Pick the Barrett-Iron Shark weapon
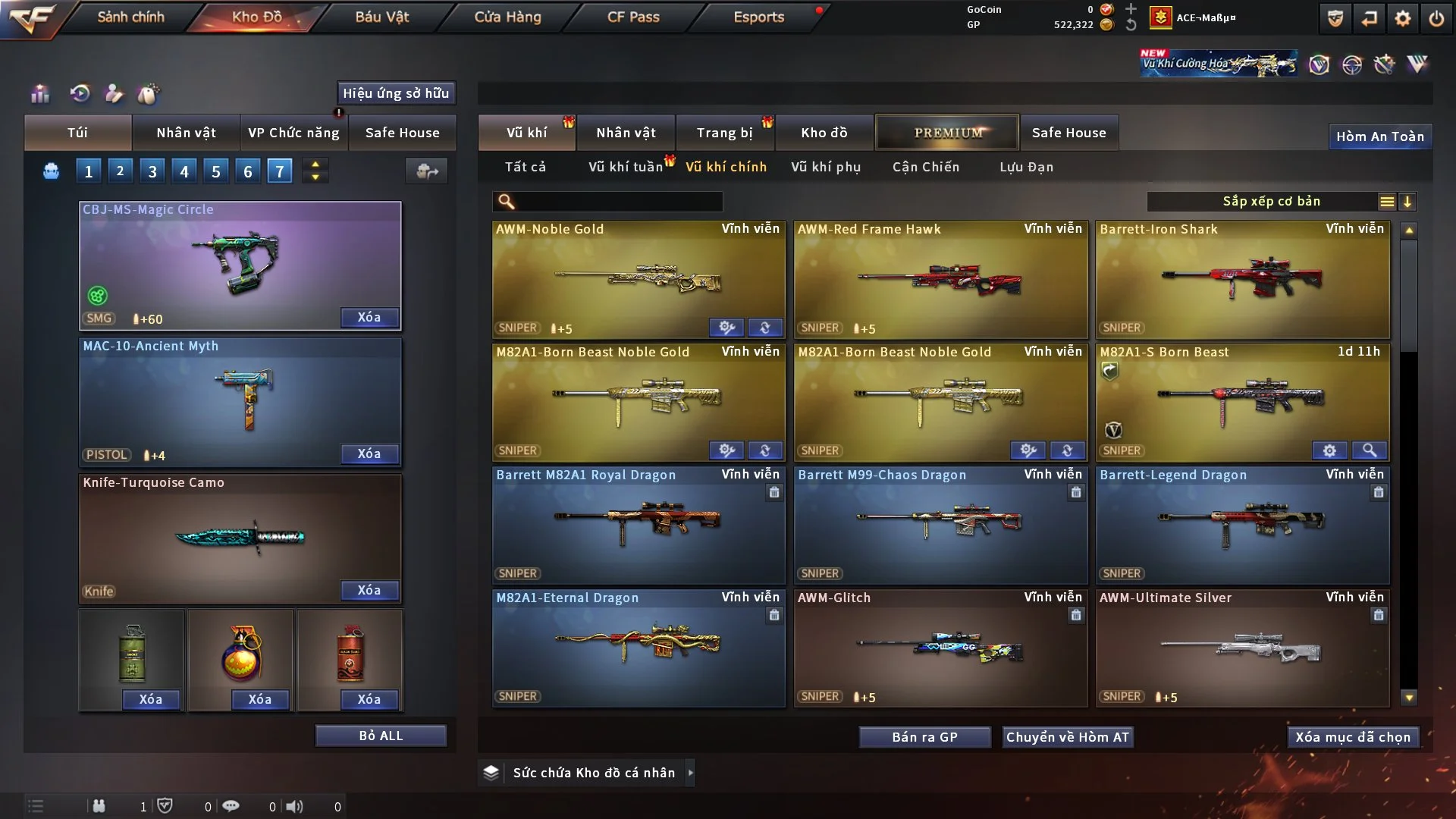1456x819 pixels. pos(1242,279)
